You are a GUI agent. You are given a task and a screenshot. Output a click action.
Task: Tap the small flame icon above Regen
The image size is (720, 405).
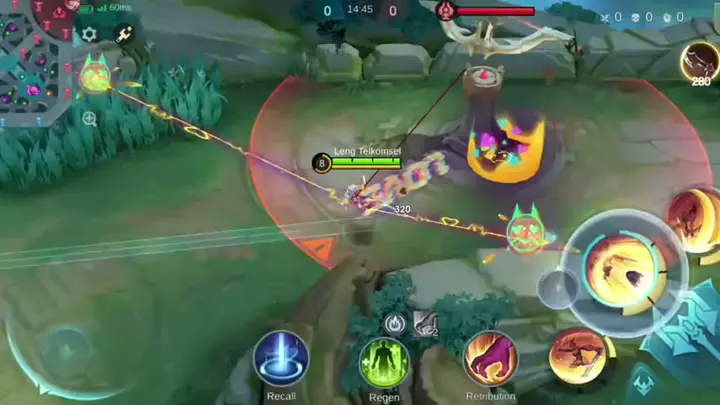point(394,323)
